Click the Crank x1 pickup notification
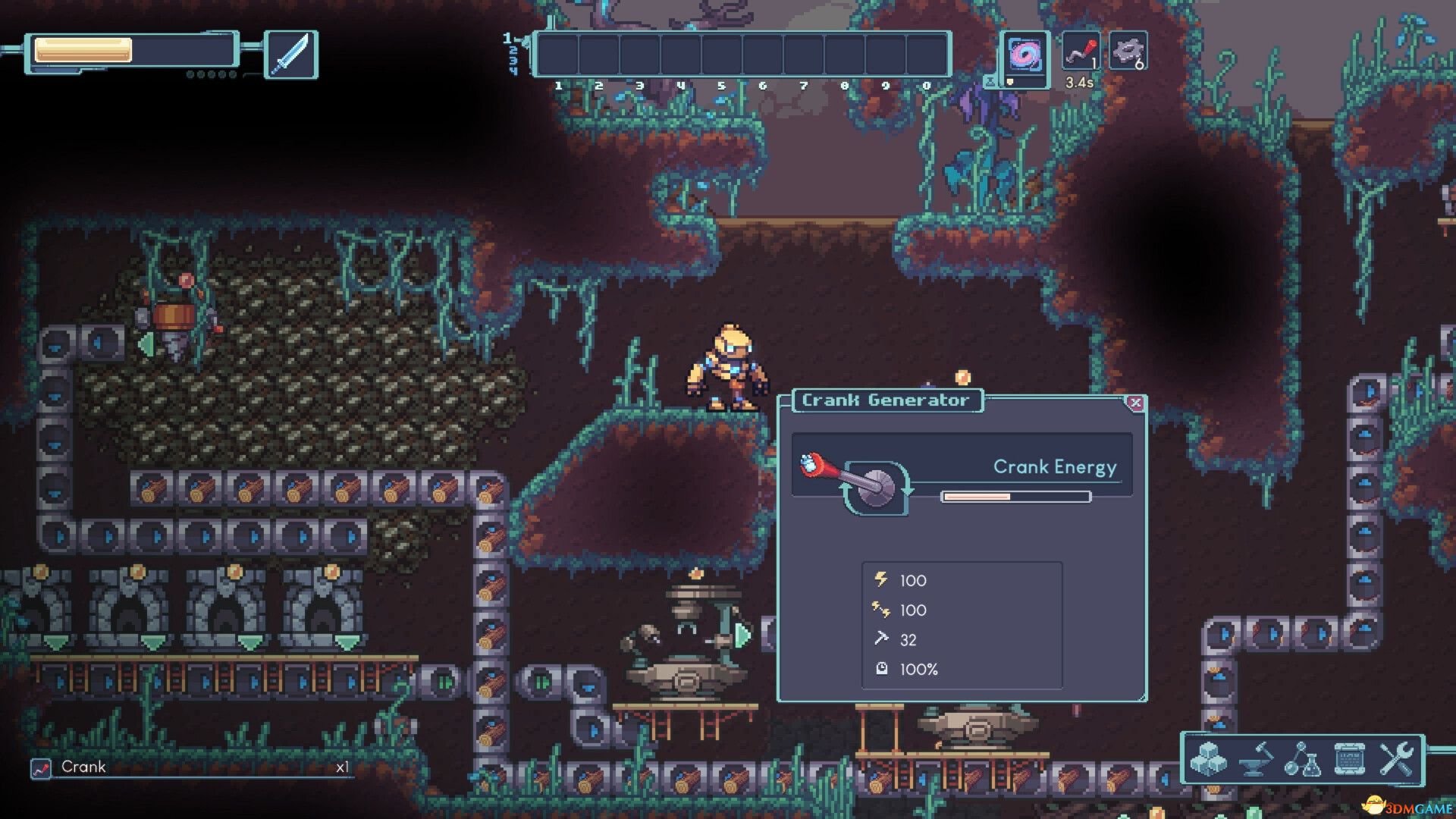Viewport: 1456px width, 819px height. tap(190, 767)
